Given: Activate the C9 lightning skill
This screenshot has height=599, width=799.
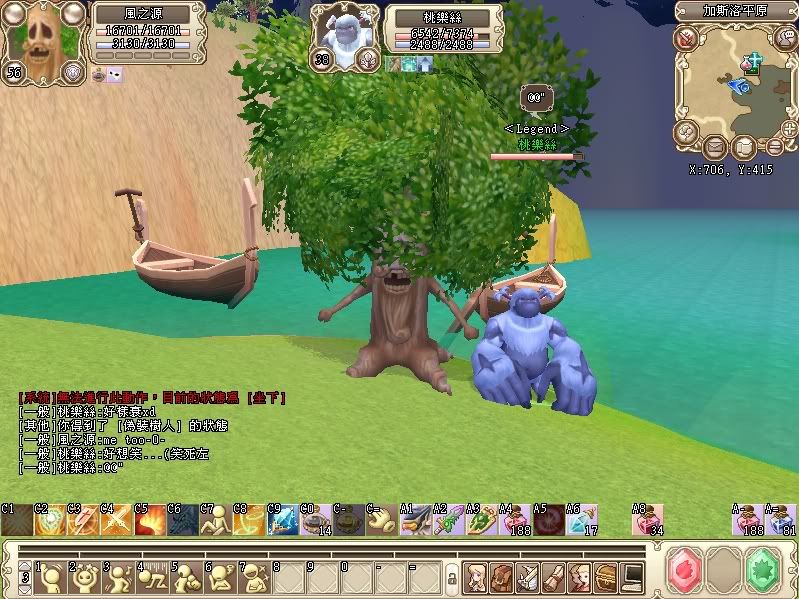Looking at the screenshot, I should click(283, 521).
